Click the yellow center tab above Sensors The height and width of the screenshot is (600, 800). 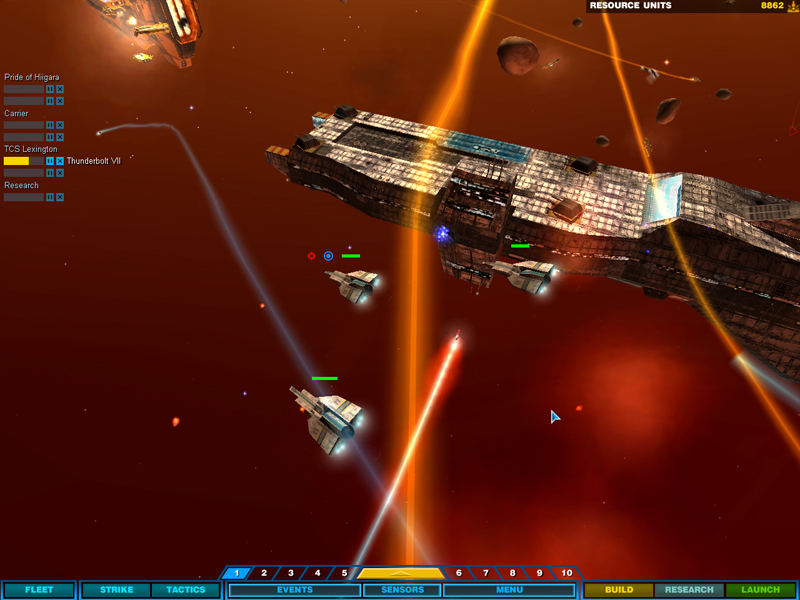tap(401, 573)
